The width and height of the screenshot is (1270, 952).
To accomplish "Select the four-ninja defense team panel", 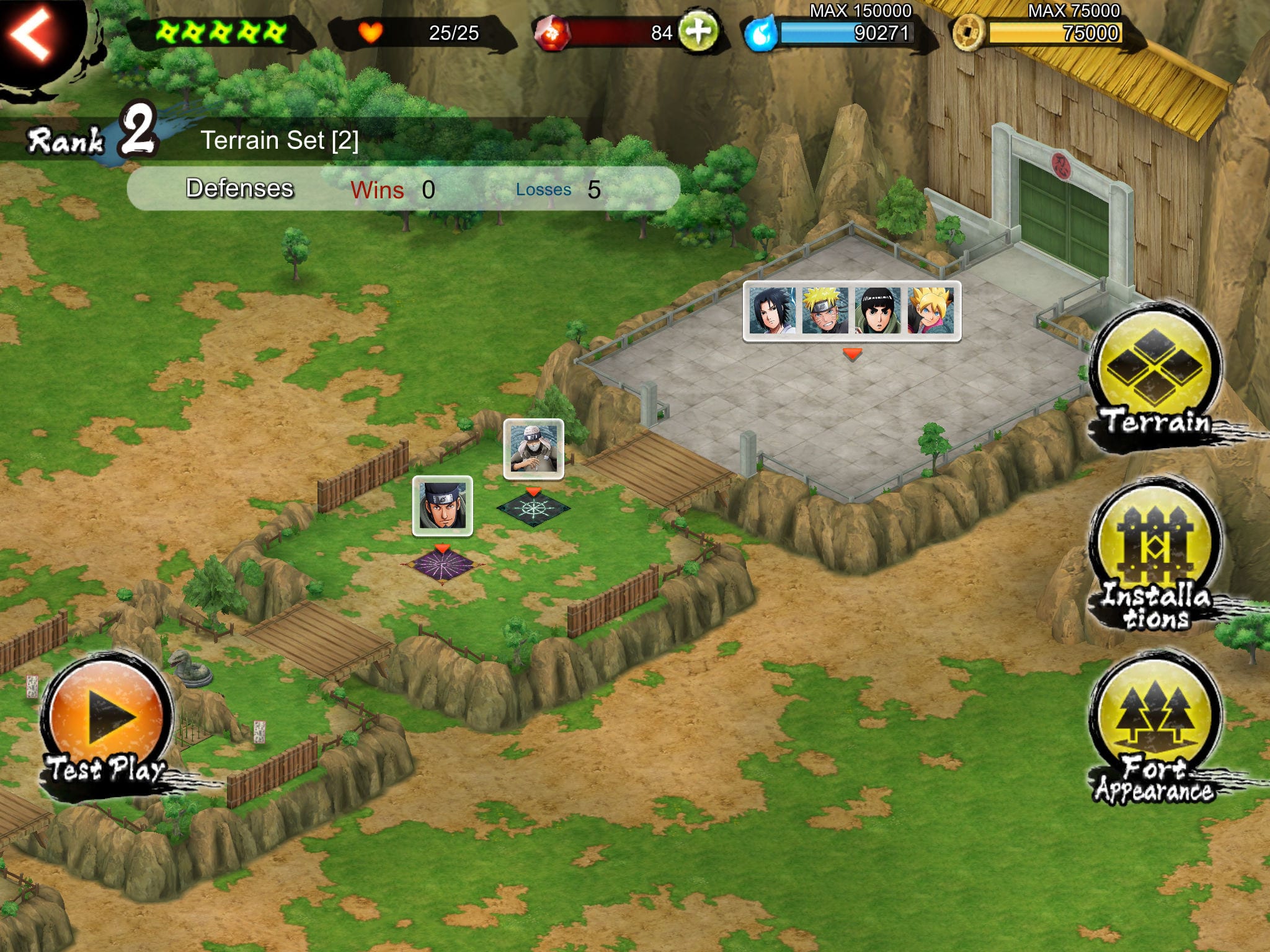I will pyautogui.click(x=852, y=311).
